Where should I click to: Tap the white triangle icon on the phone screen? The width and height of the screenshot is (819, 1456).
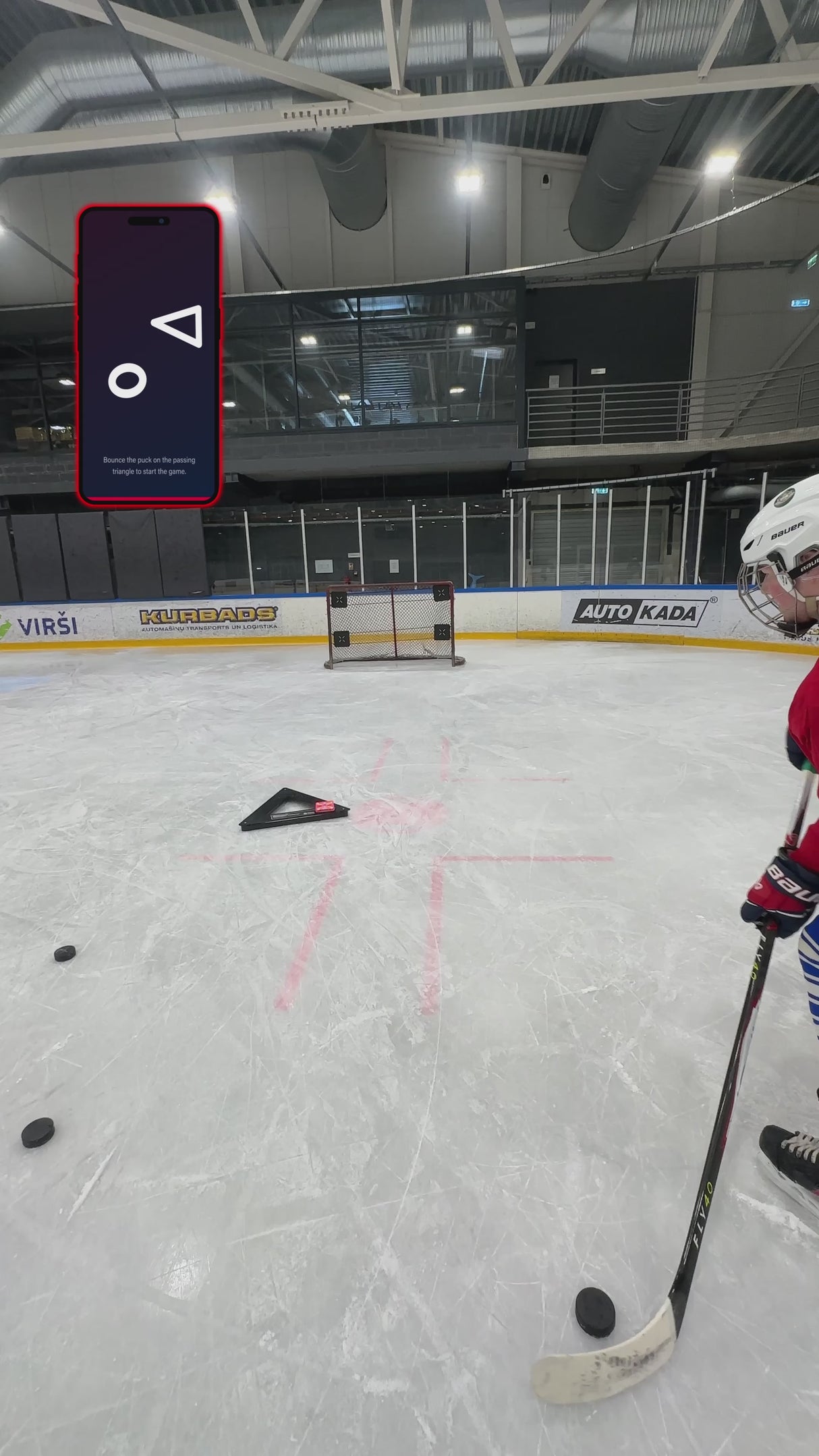coord(181,327)
